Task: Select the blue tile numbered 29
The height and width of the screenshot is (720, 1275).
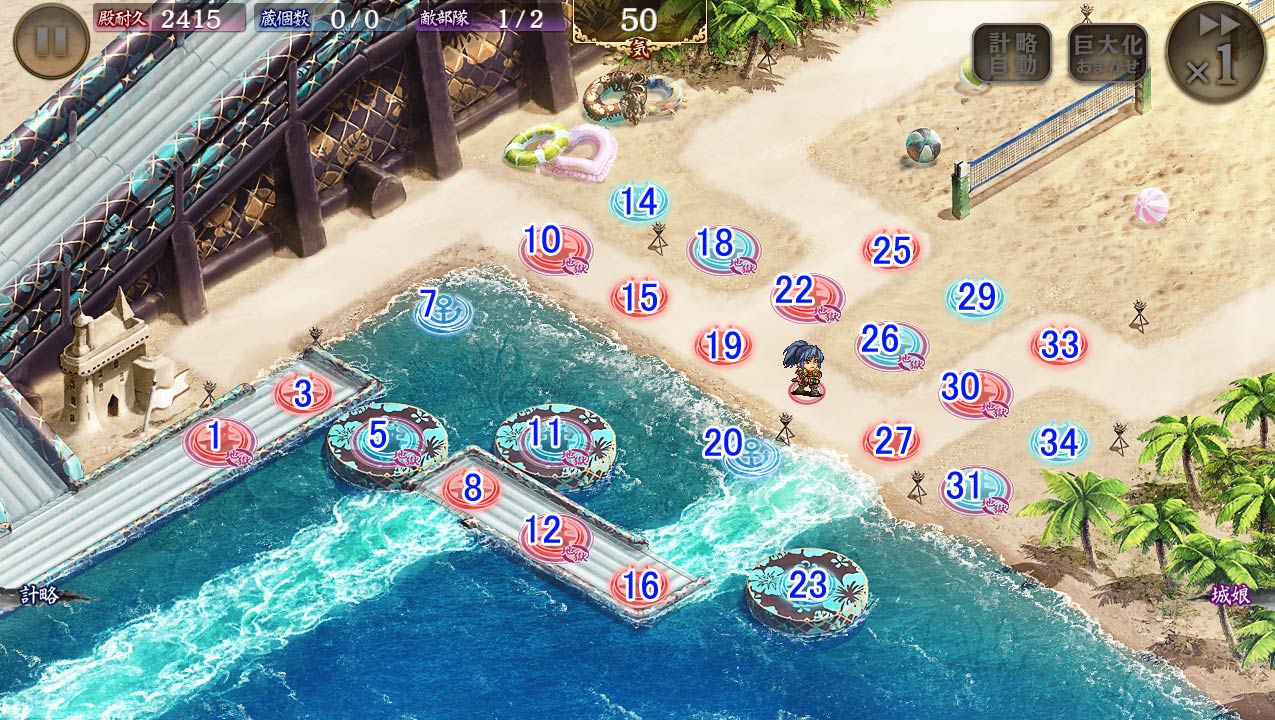Action: click(x=975, y=297)
